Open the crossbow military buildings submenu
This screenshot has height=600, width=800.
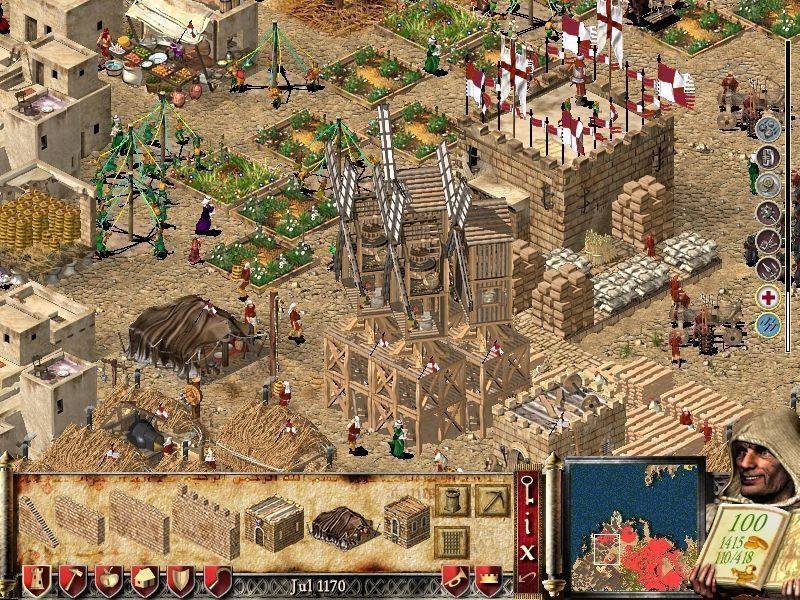[x=491, y=500]
